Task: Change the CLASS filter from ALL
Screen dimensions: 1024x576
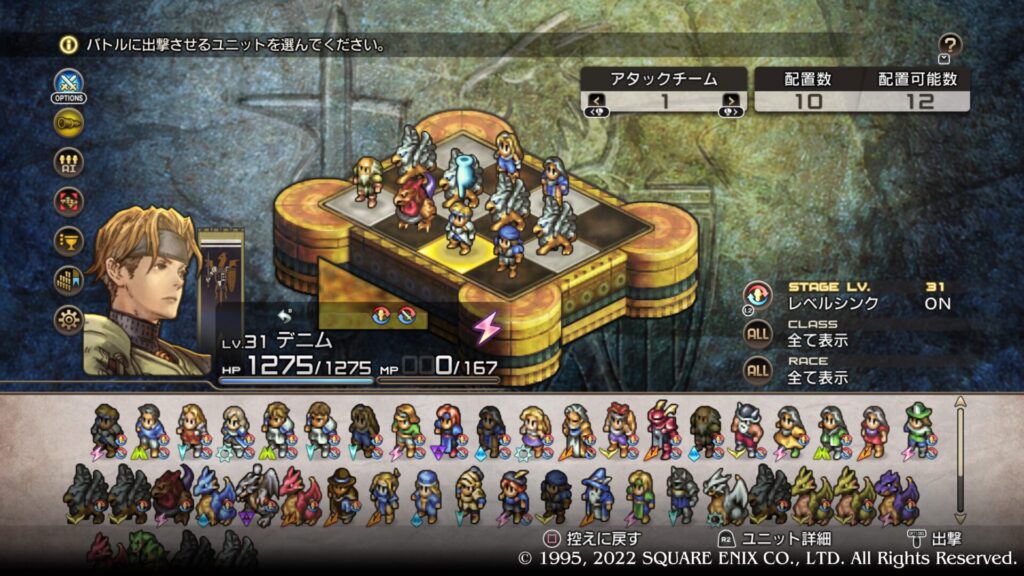Action: coord(758,332)
